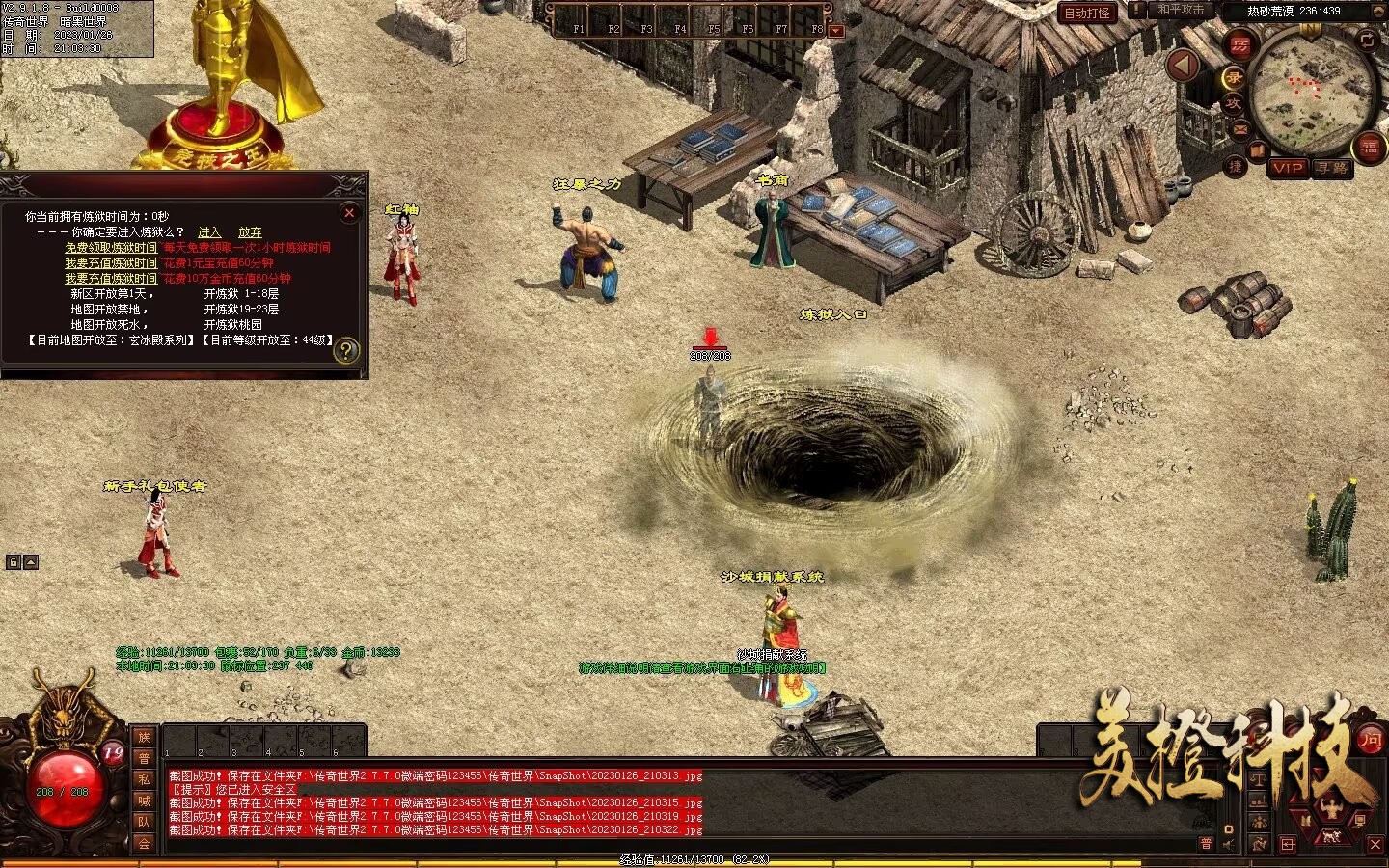Open the mail envelope icon
The height and width of the screenshot is (868, 1389).
[x=1240, y=129]
